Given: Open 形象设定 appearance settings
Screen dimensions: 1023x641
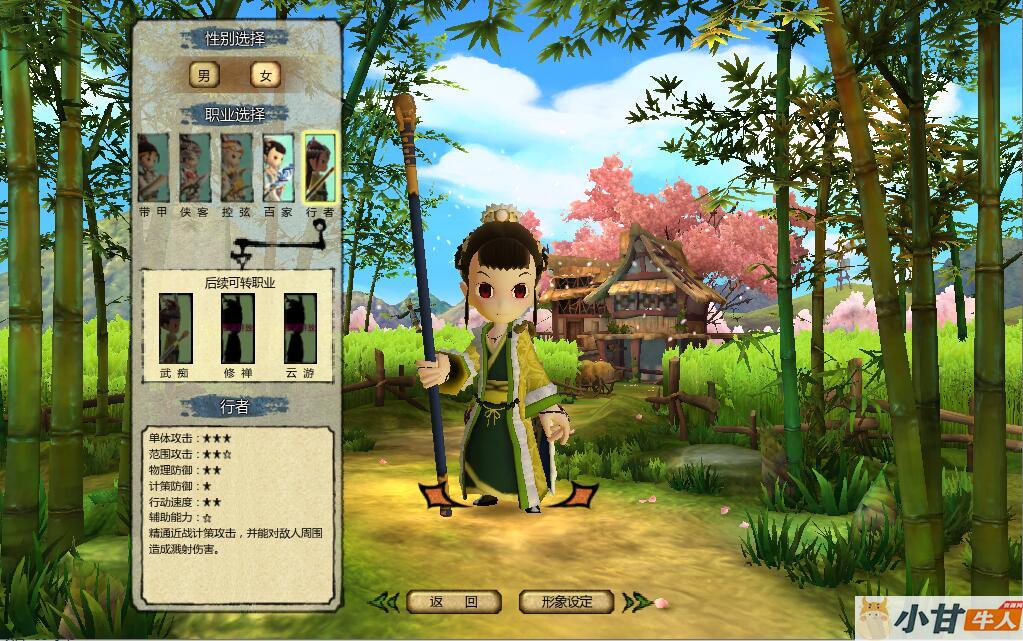Looking at the screenshot, I should point(566,602).
